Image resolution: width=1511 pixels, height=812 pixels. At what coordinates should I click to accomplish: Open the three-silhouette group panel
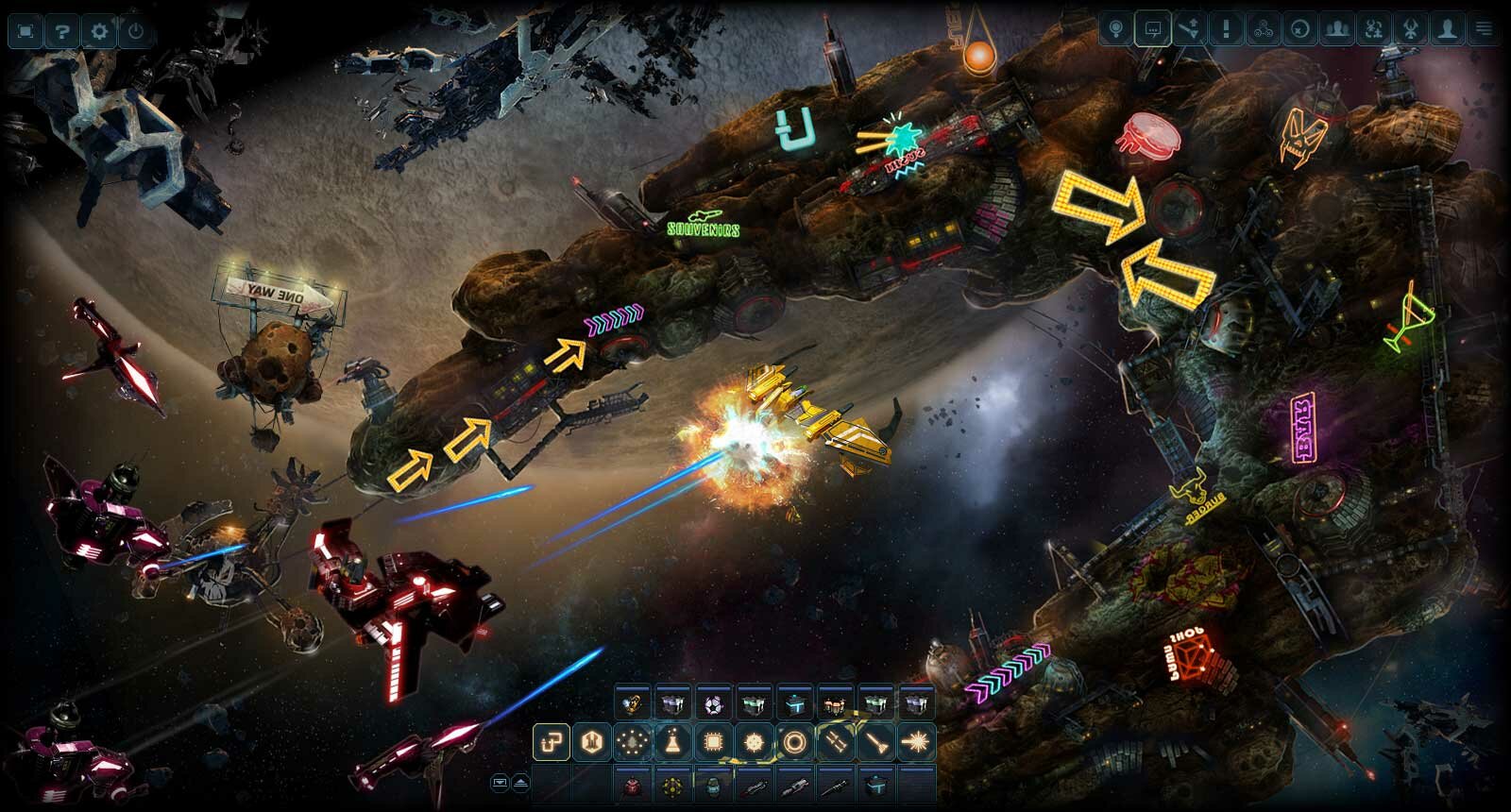tap(1336, 29)
